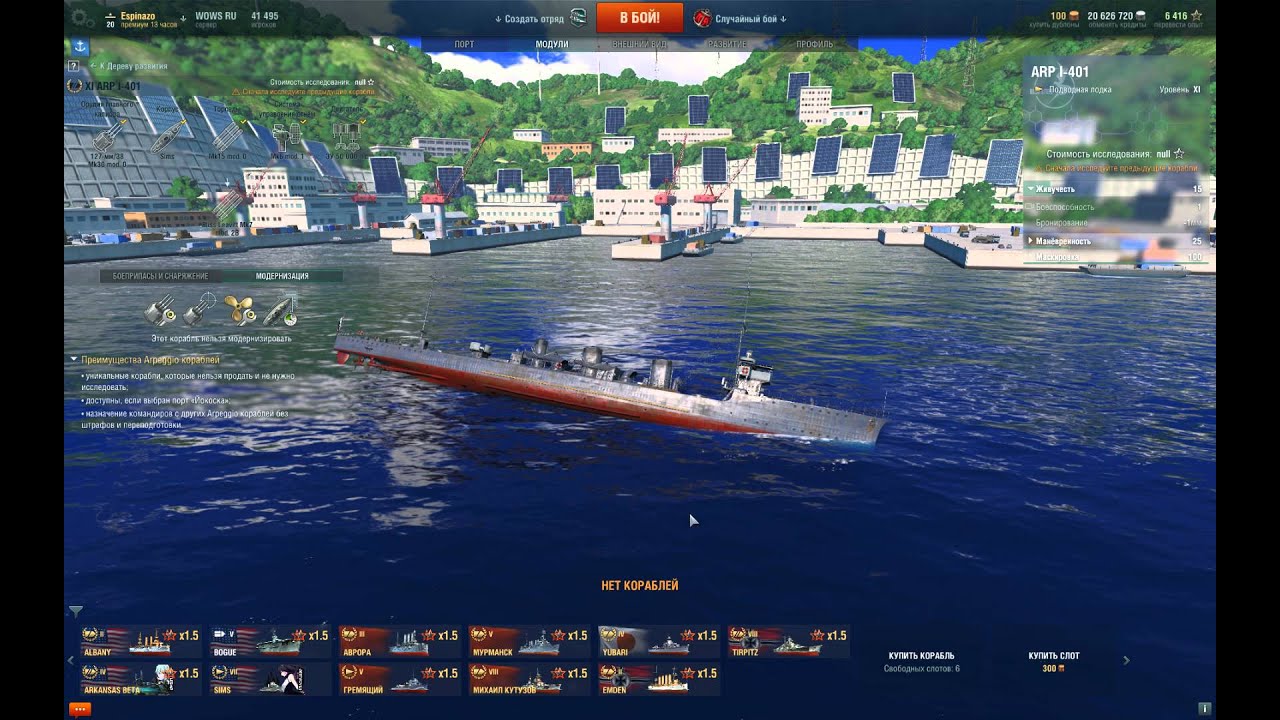1280x720 pixels.
Task: Choose the Emden ship in carousel
Action: click(x=658, y=680)
